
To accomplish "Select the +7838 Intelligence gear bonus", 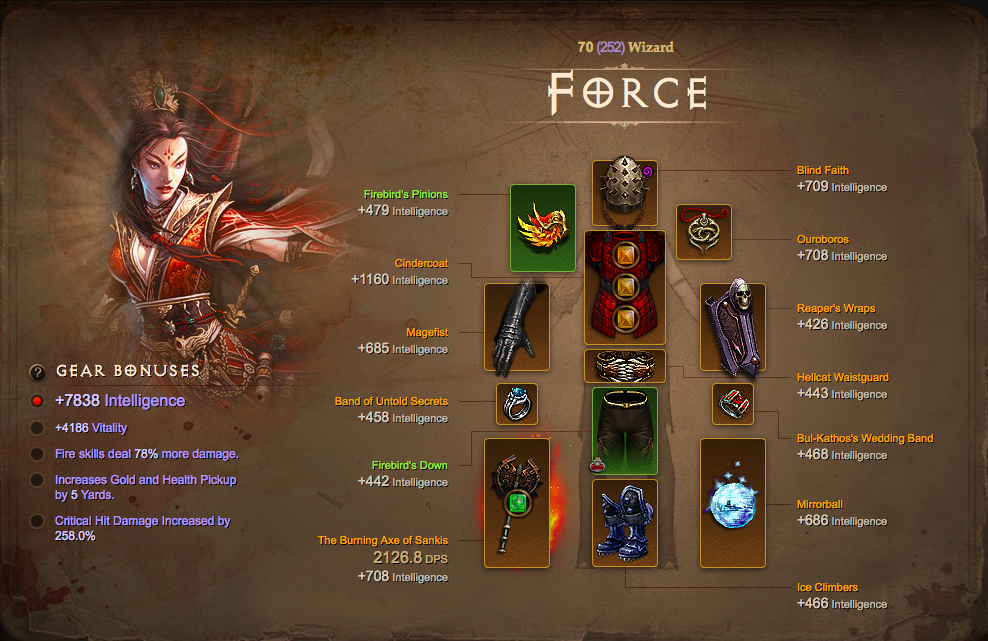I will pos(120,401).
